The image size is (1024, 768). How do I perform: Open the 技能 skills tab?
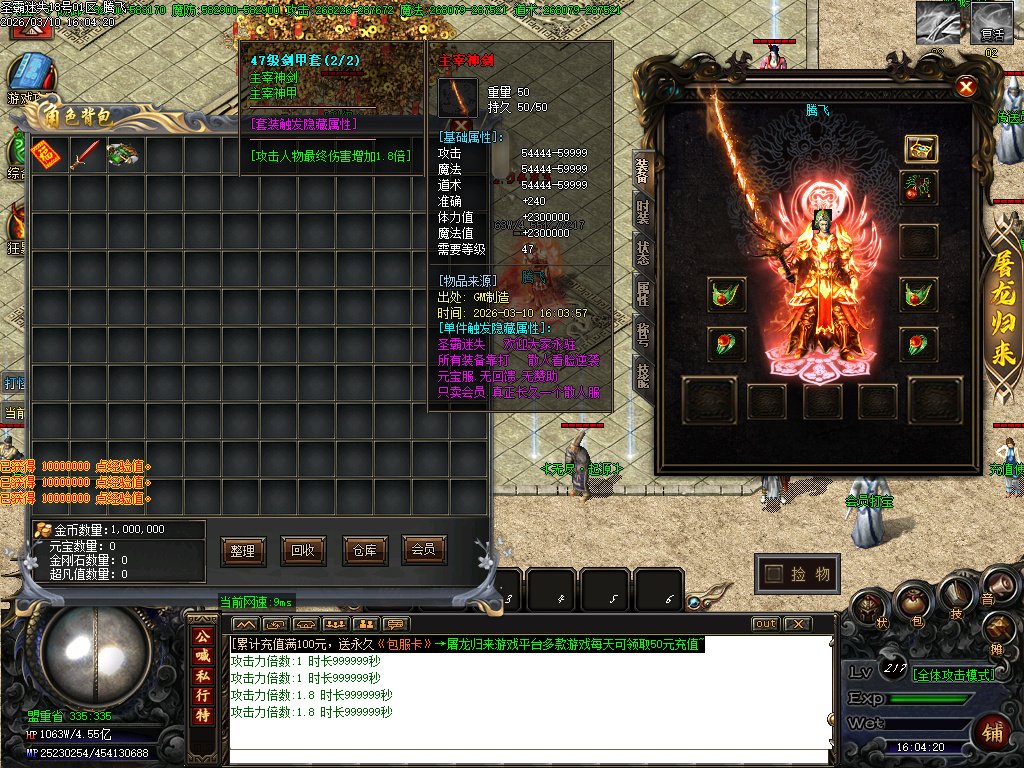tap(643, 375)
